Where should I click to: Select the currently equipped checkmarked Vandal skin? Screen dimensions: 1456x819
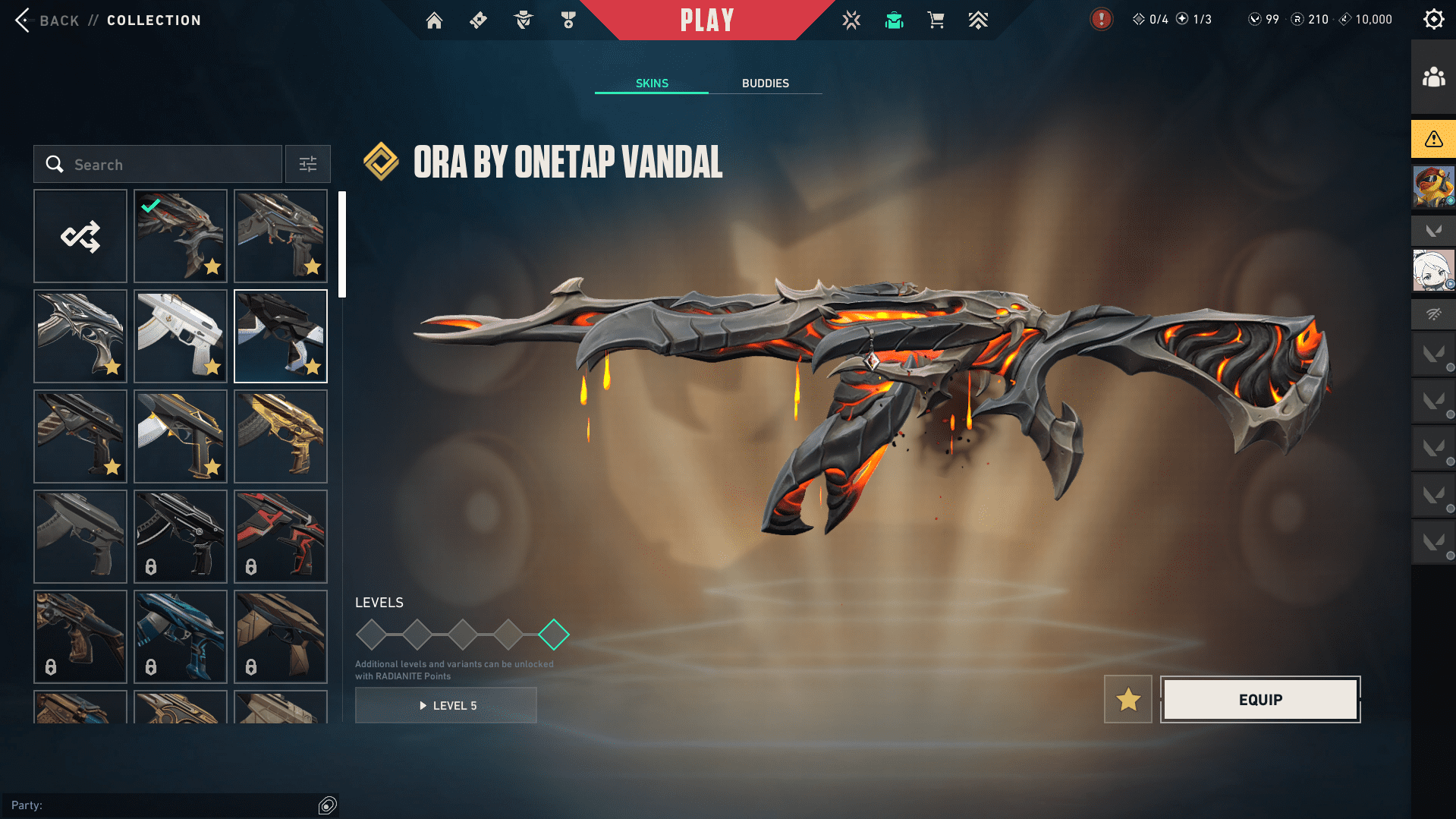click(x=181, y=236)
